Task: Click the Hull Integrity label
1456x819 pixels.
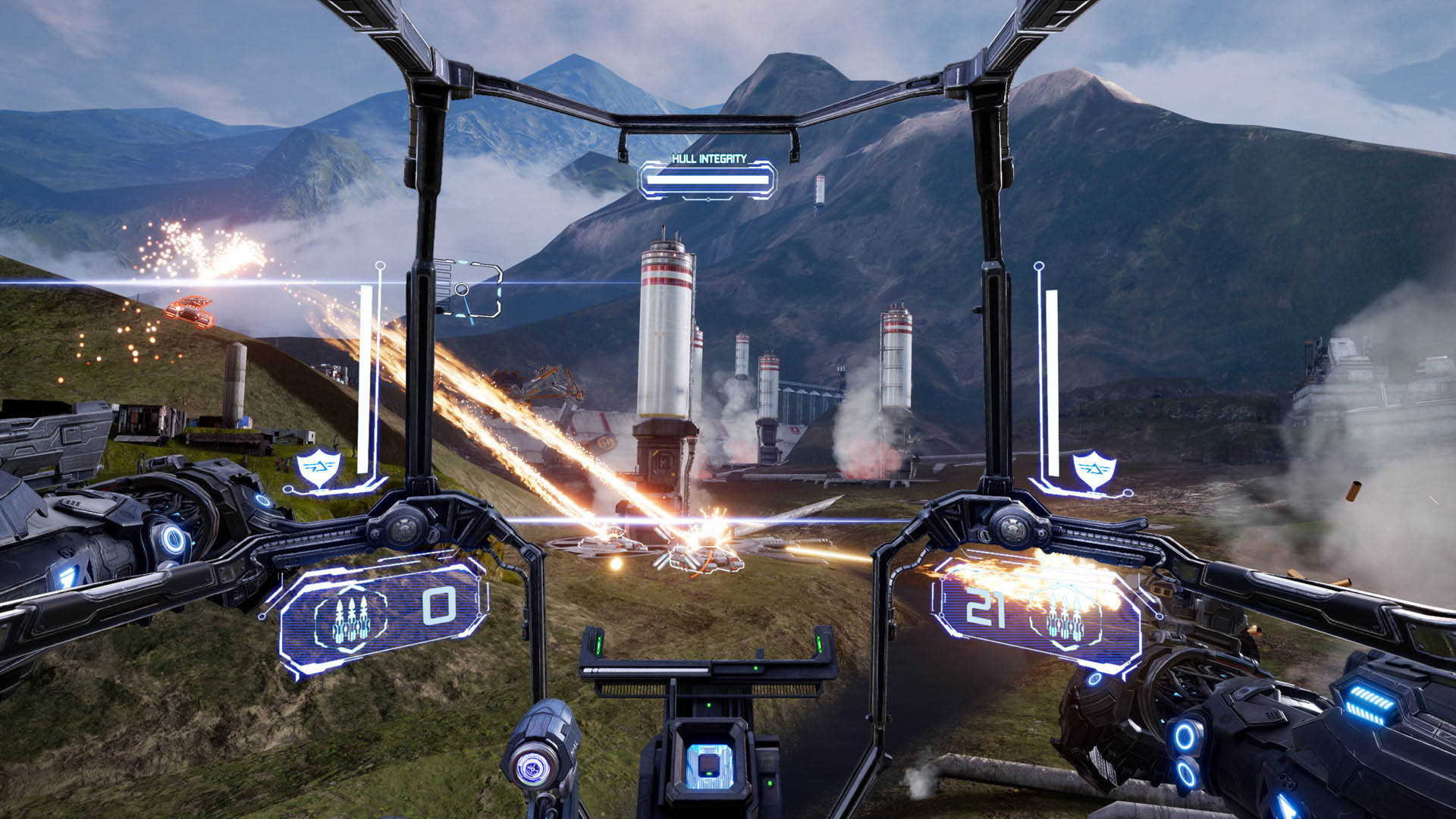Action: coord(710,158)
